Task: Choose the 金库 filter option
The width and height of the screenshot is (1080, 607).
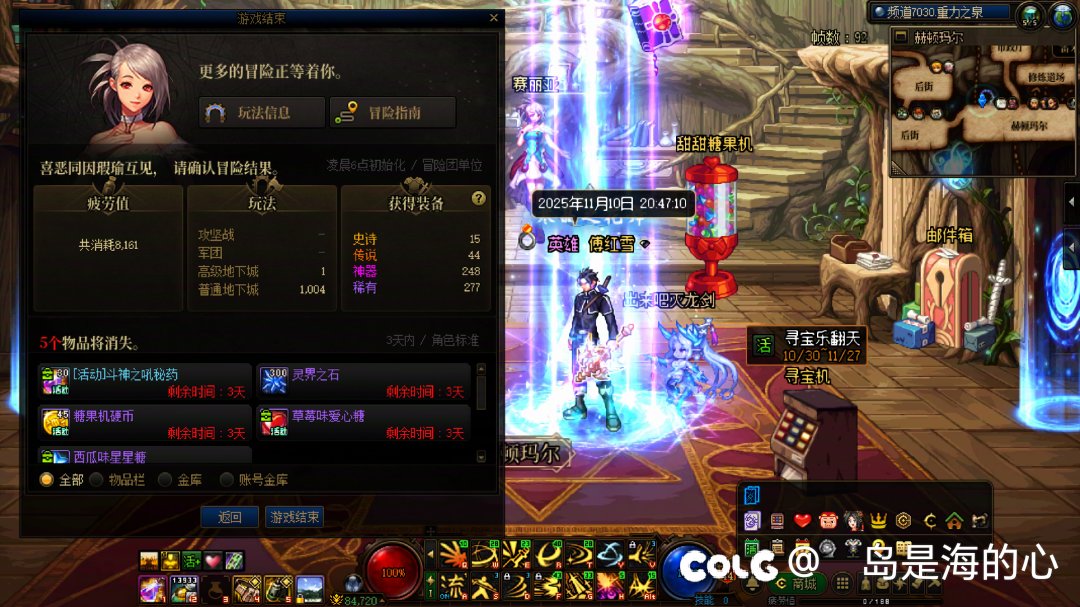Action: click(x=165, y=480)
